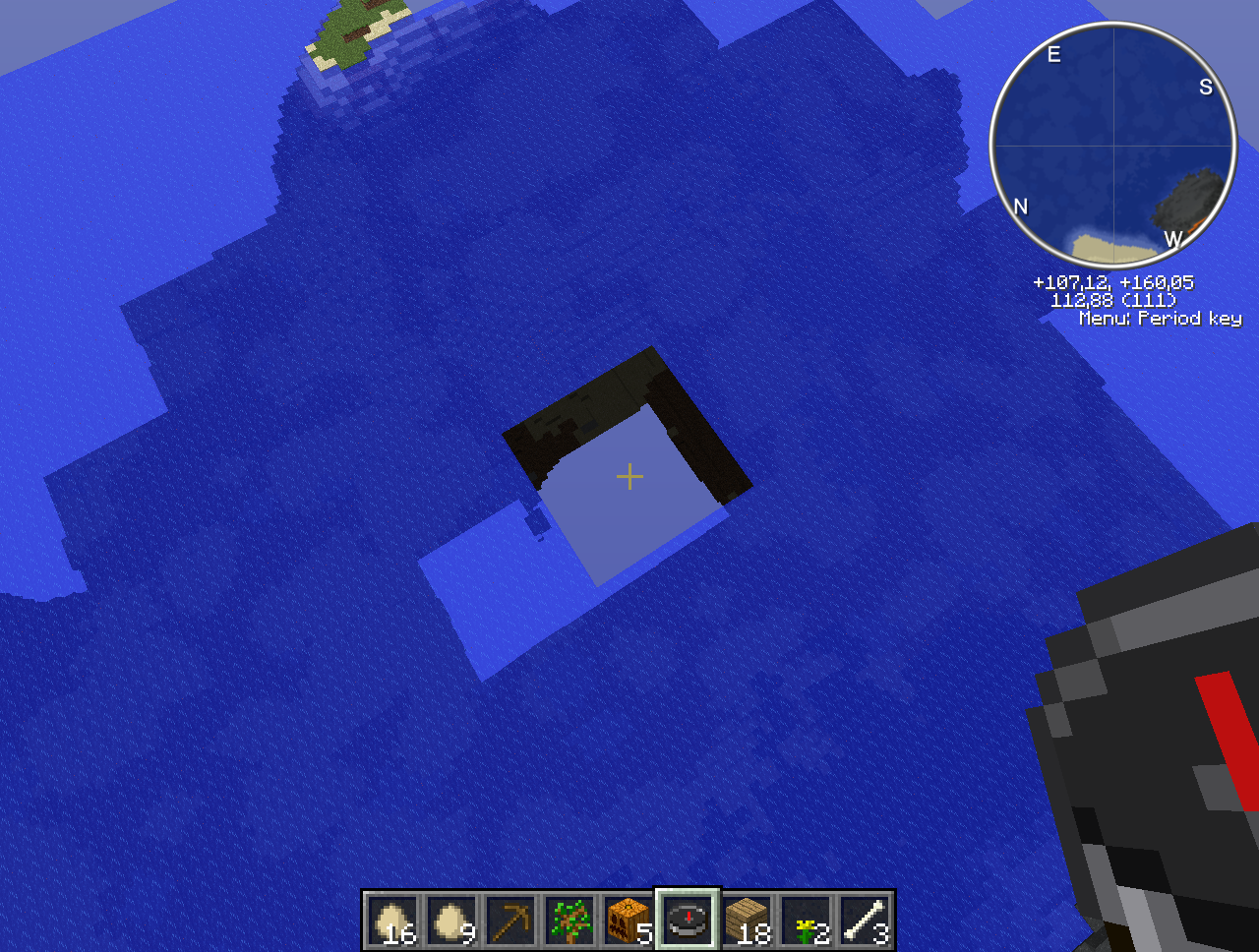
Task: Select the yellow flower slot
Action: coord(807,922)
